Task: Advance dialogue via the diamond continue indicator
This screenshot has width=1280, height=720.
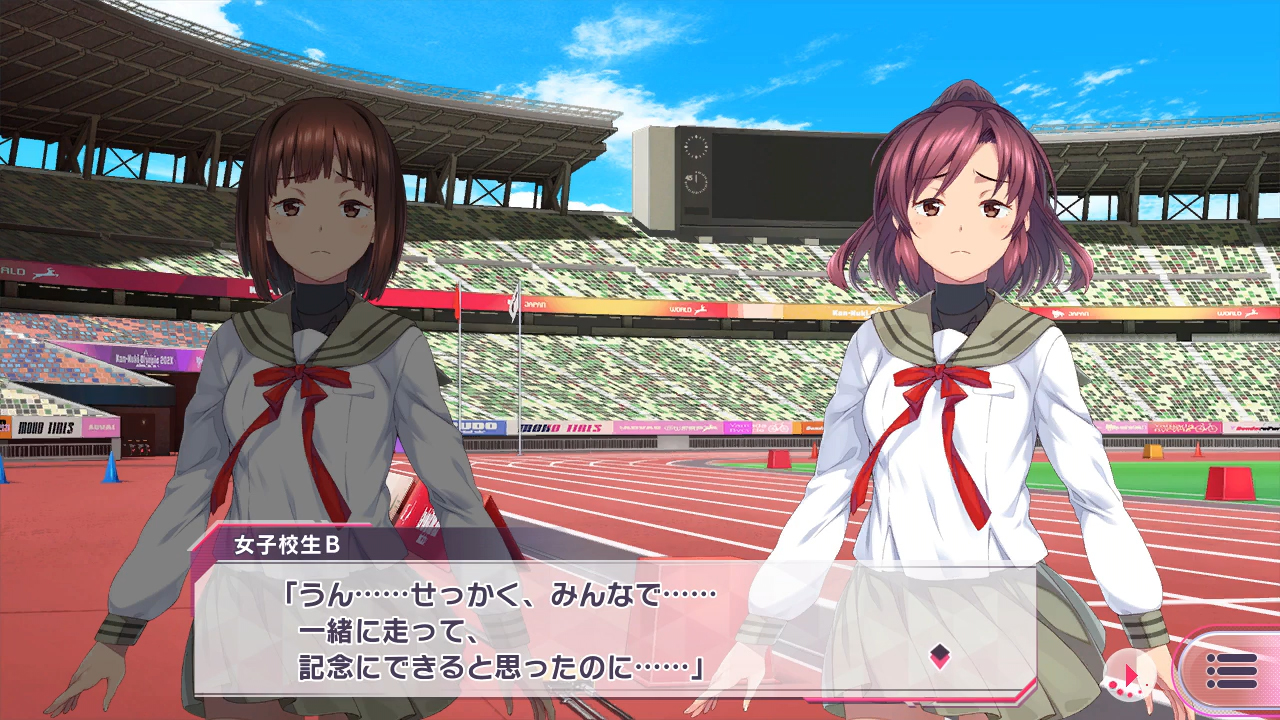Action: click(x=939, y=656)
